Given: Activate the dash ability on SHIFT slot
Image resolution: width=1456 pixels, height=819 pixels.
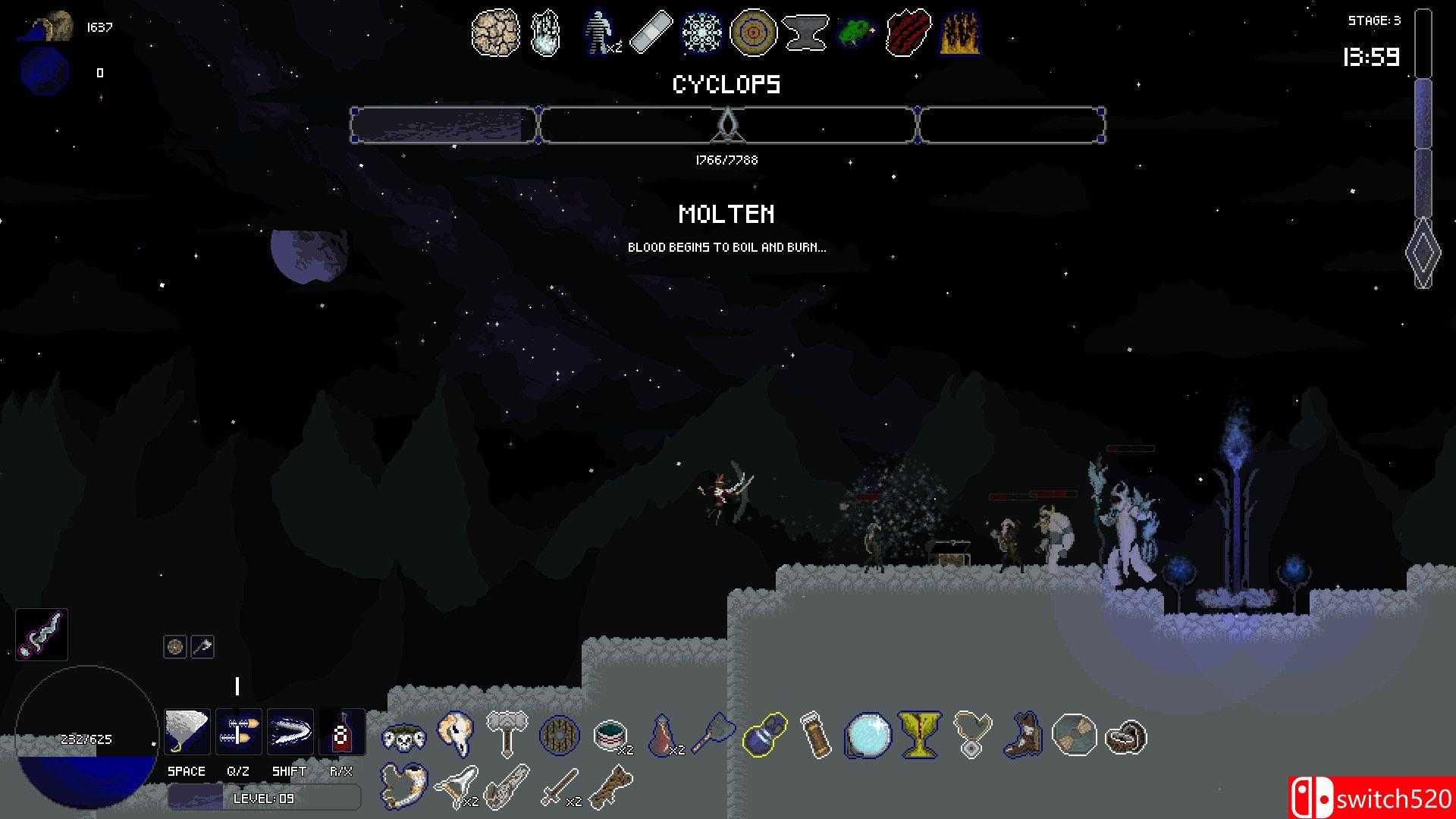Looking at the screenshot, I should [x=290, y=732].
